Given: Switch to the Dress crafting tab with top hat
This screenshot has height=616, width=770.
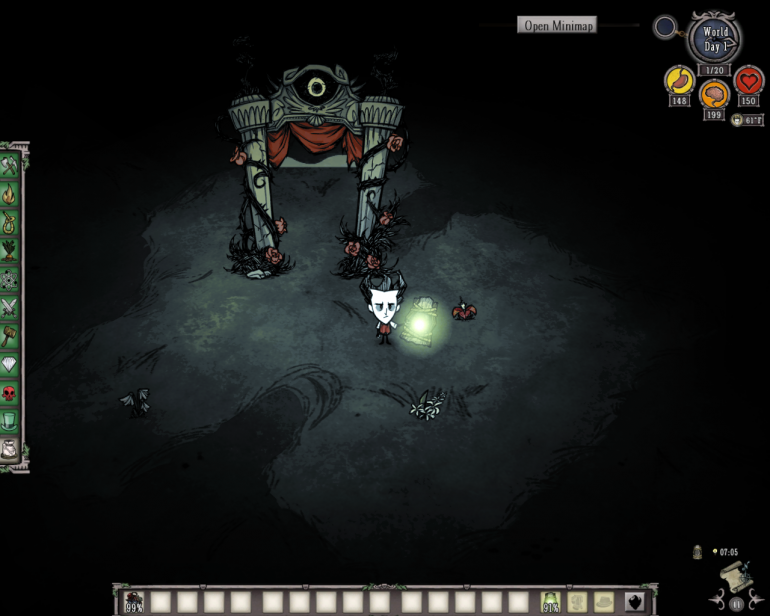Looking at the screenshot, I should pos(11,420).
